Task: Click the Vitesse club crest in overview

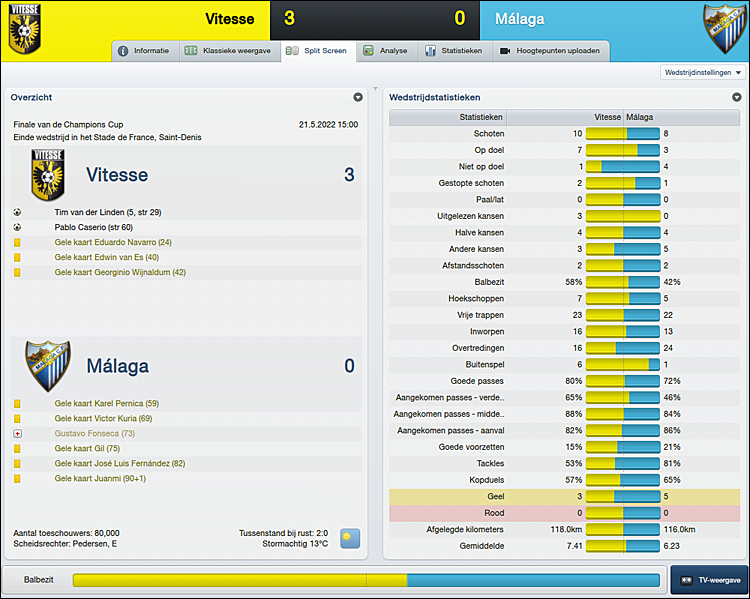Action: (47, 175)
